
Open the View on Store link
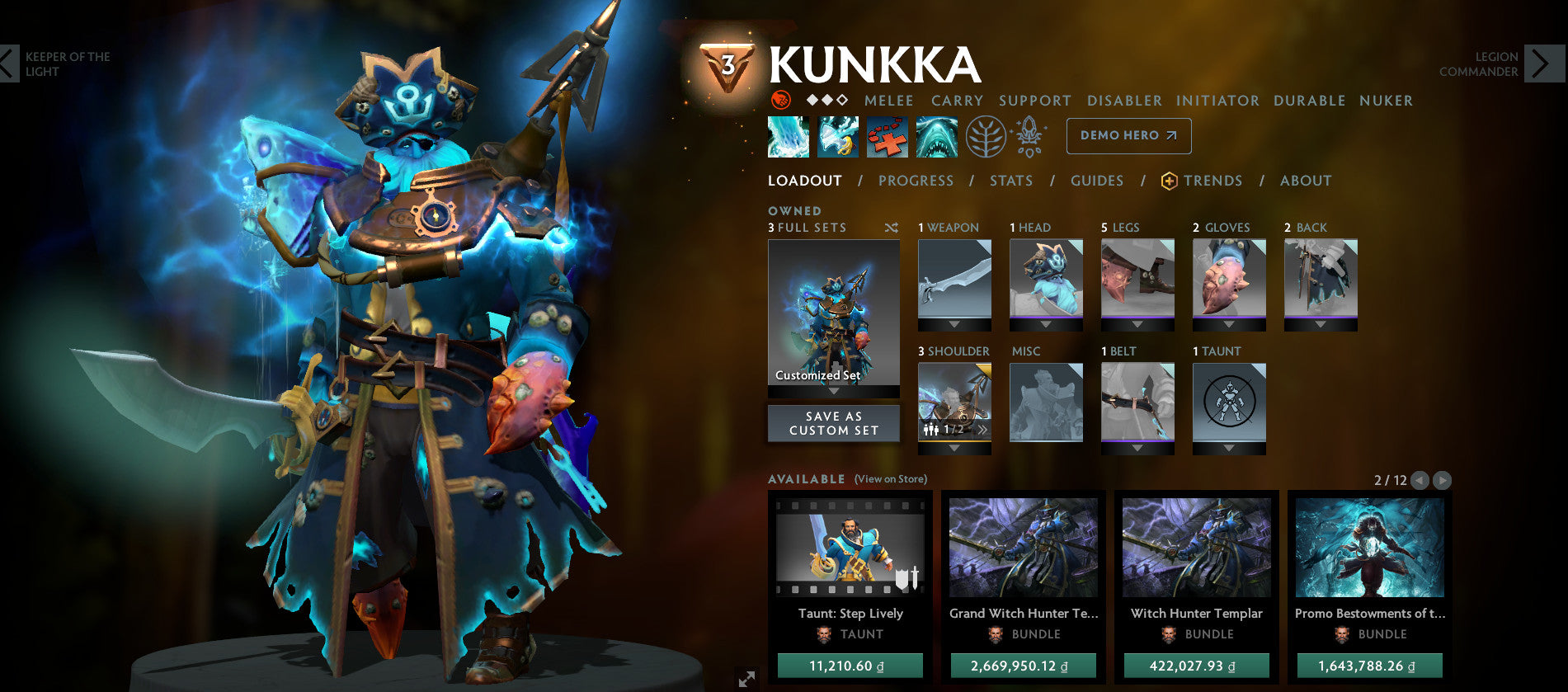point(891,478)
